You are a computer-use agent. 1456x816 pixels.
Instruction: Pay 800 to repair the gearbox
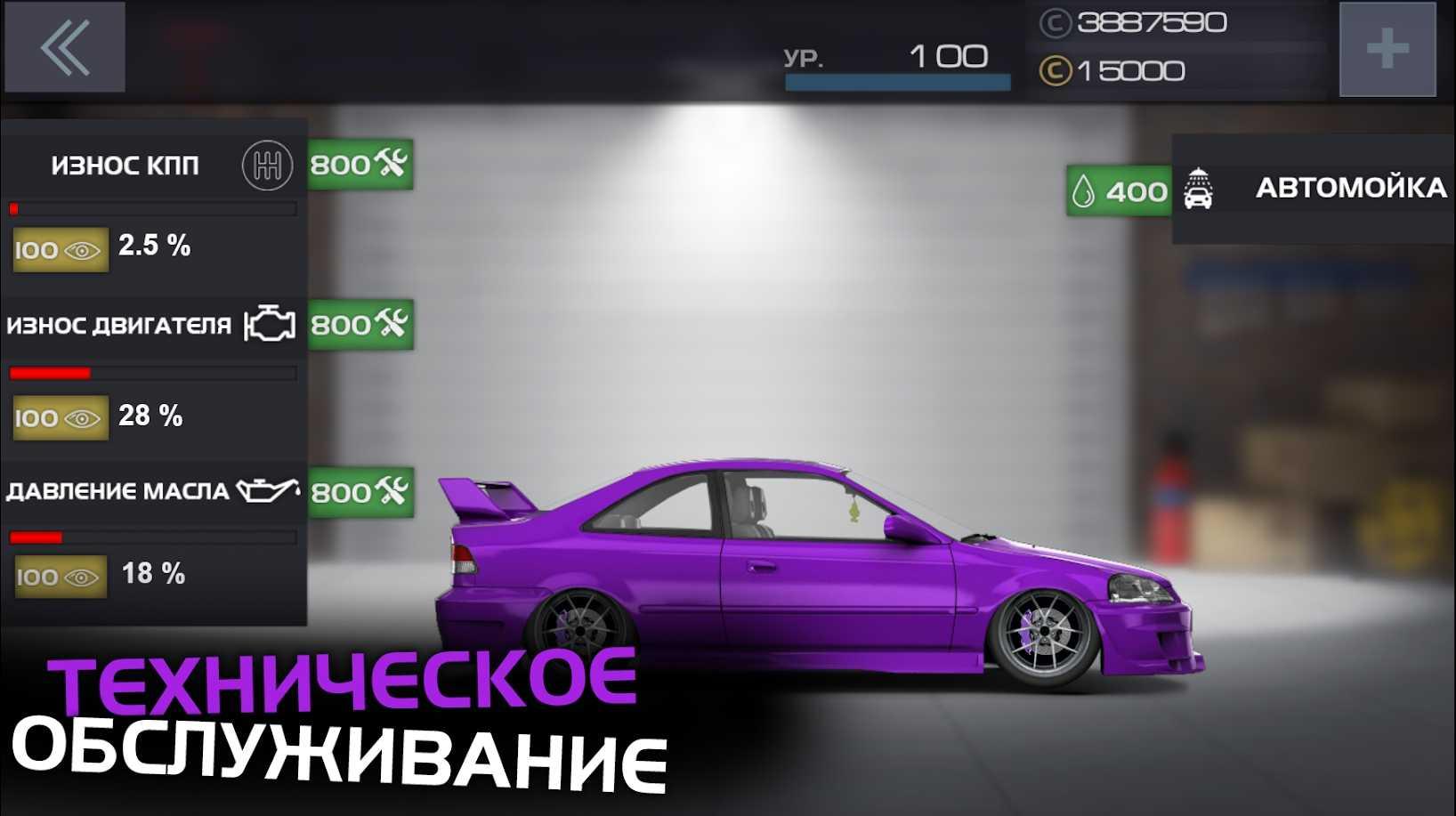coord(360,164)
